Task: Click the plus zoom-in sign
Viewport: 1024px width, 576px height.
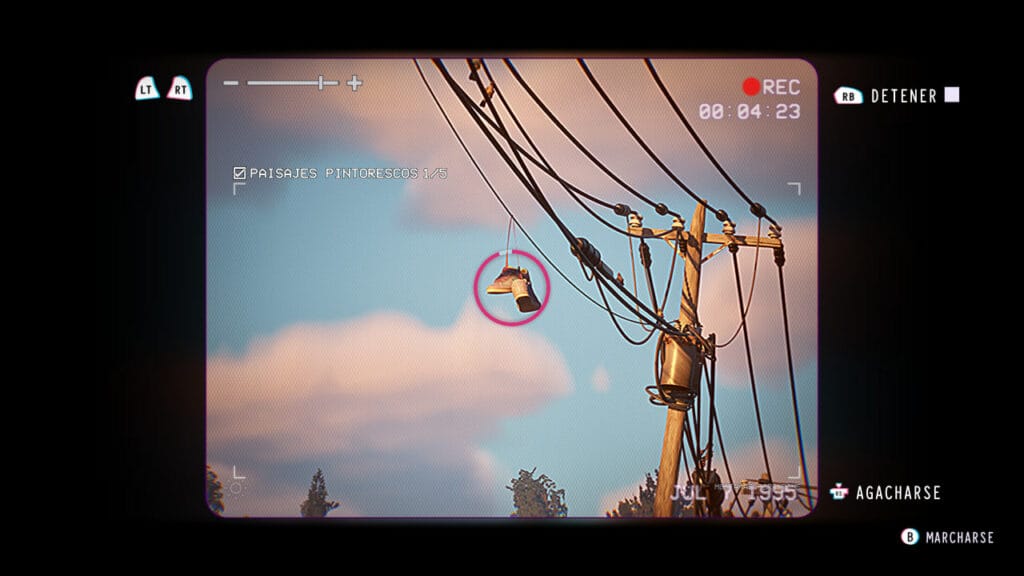Action: (x=354, y=83)
